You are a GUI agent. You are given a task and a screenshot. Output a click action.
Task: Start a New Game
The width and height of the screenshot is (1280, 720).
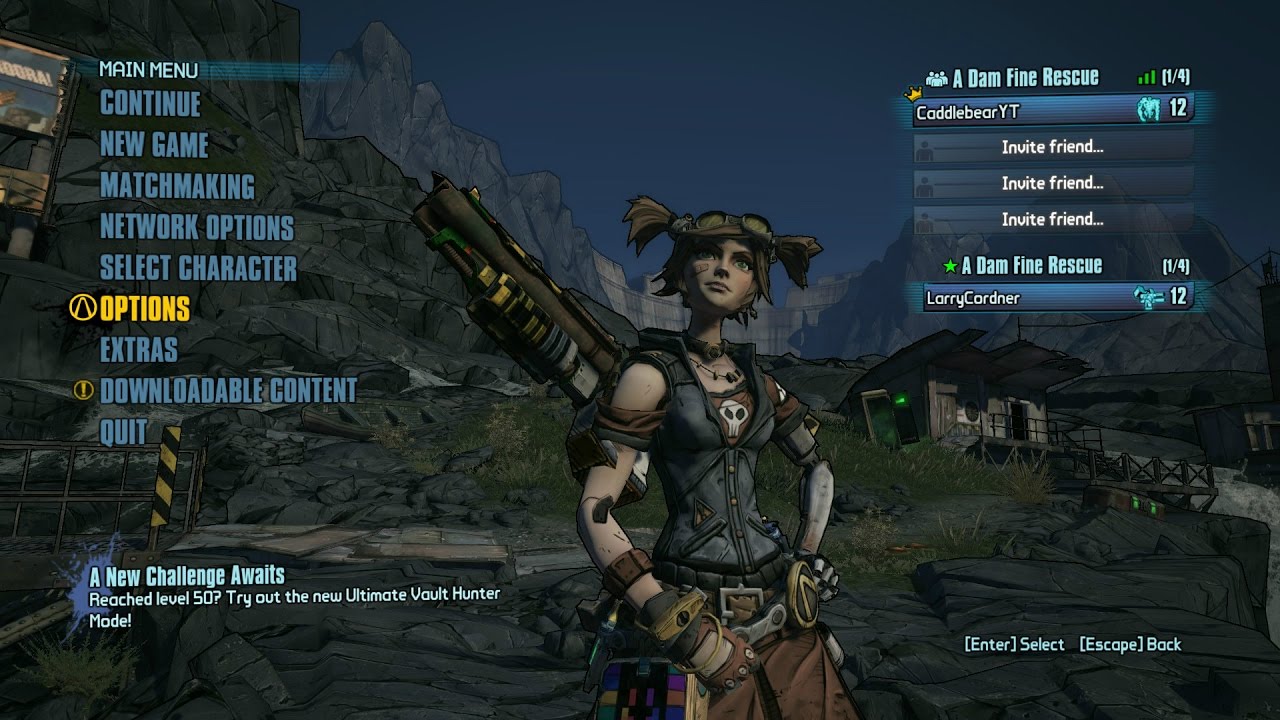(x=154, y=145)
